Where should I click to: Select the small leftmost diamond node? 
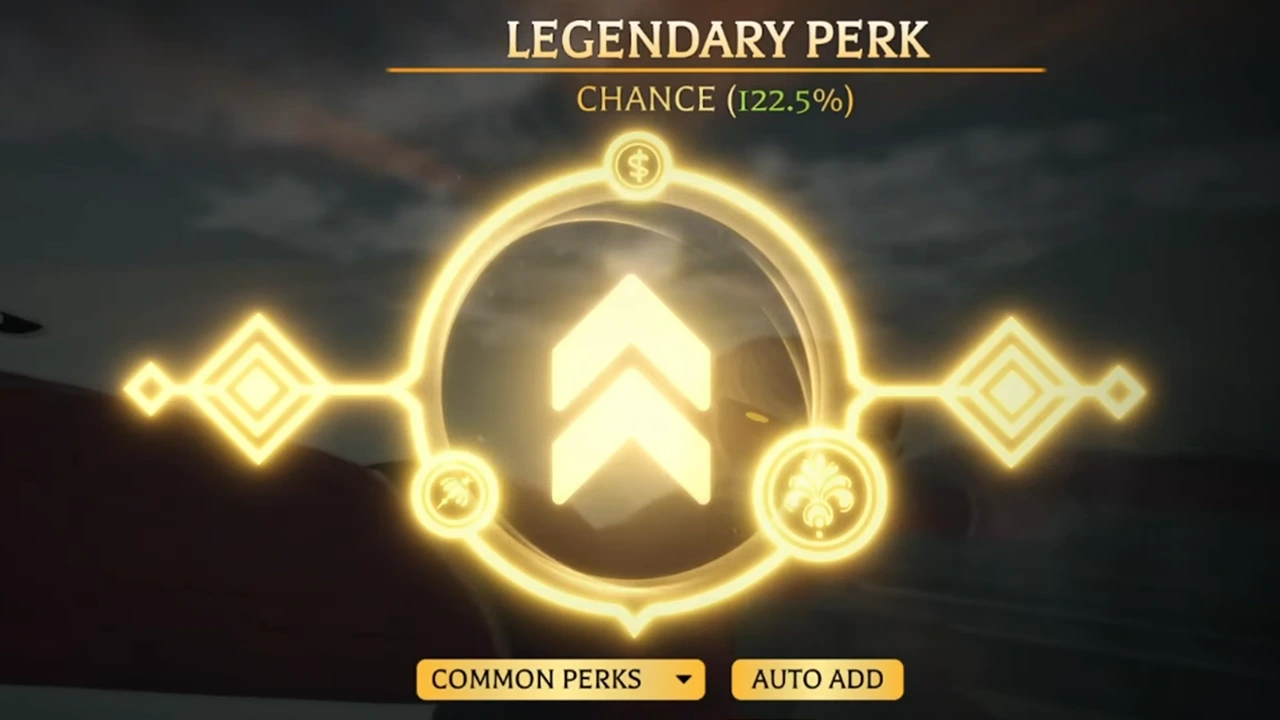[152, 388]
